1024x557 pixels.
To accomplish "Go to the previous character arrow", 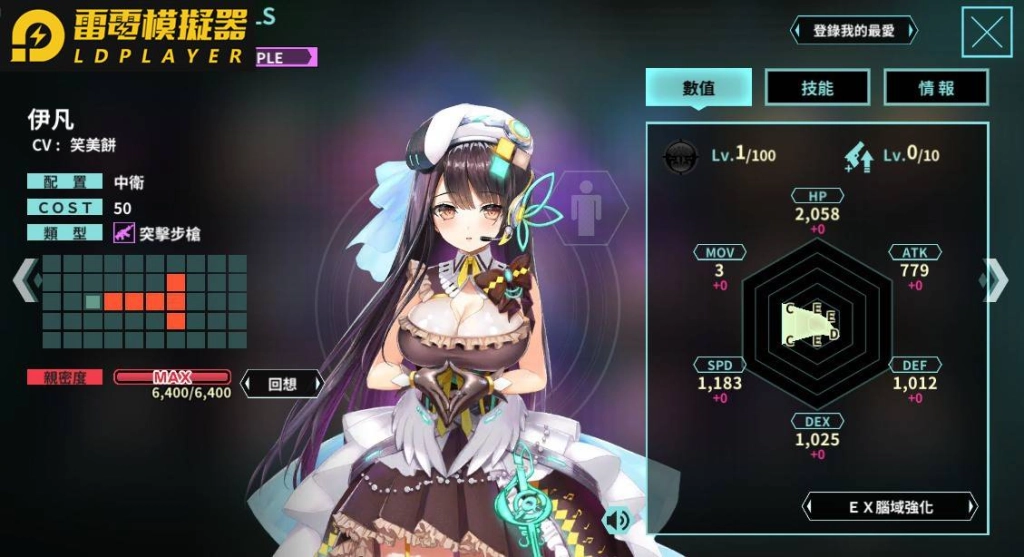I will (x=25, y=280).
